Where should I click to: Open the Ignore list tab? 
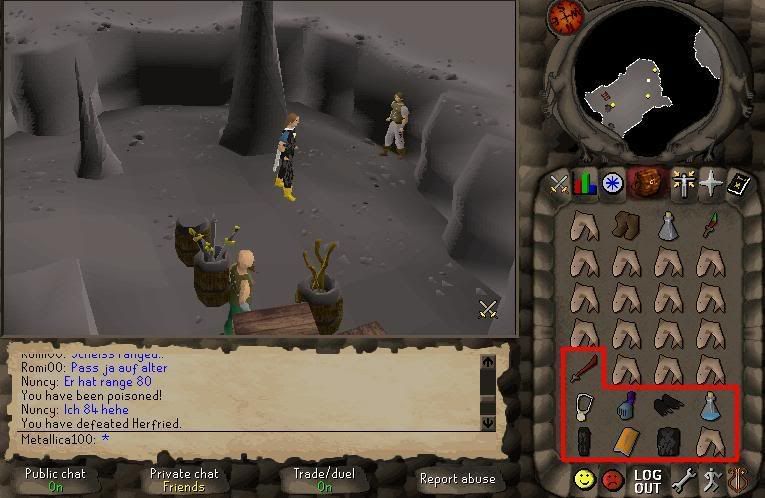coord(611,479)
